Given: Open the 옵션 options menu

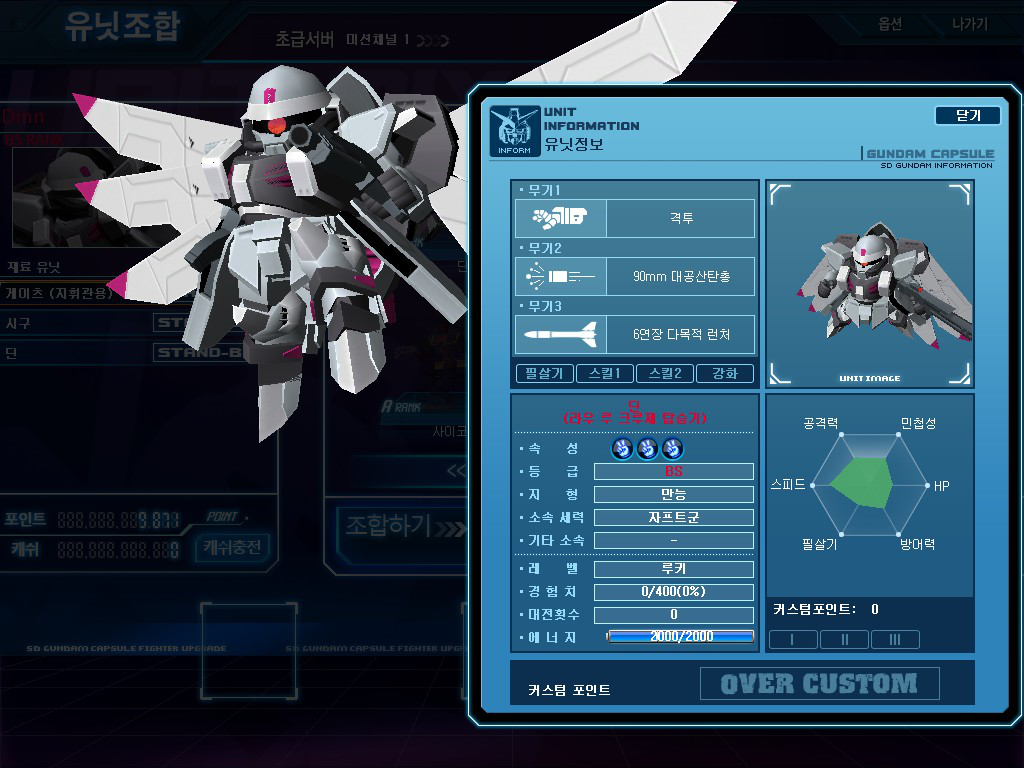Looking at the screenshot, I should tap(889, 24).
